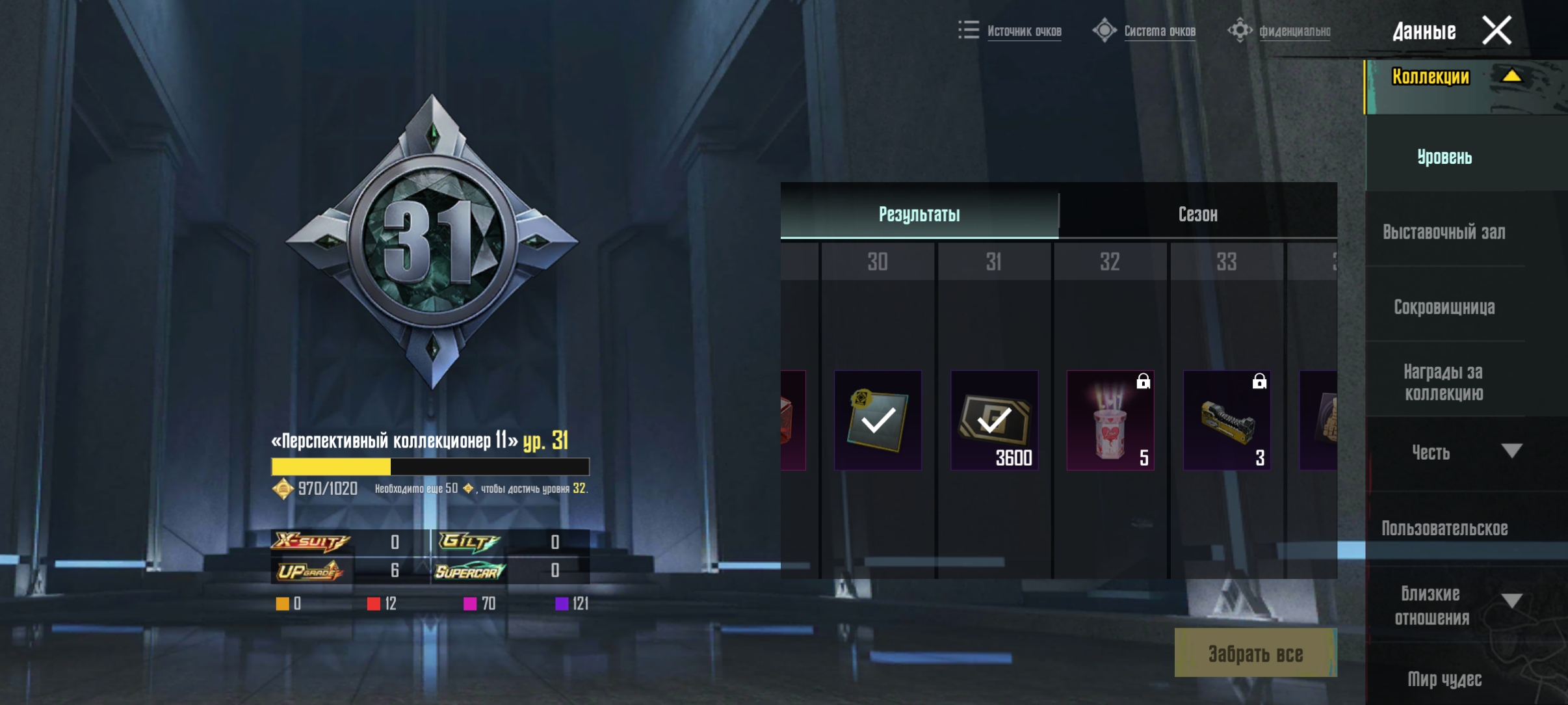Expand Близкие отношения section
Viewport: 1568px width, 705px height.
(x=1511, y=601)
